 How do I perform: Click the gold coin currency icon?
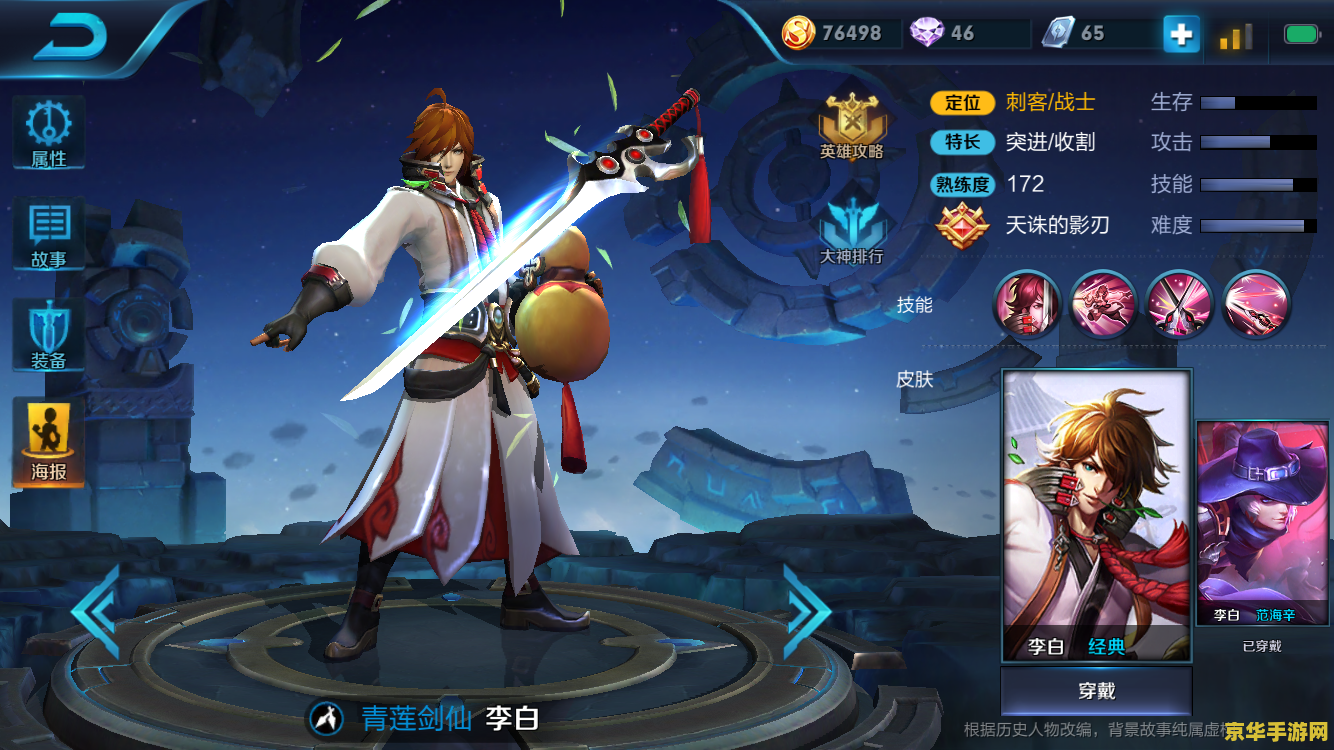[798, 33]
